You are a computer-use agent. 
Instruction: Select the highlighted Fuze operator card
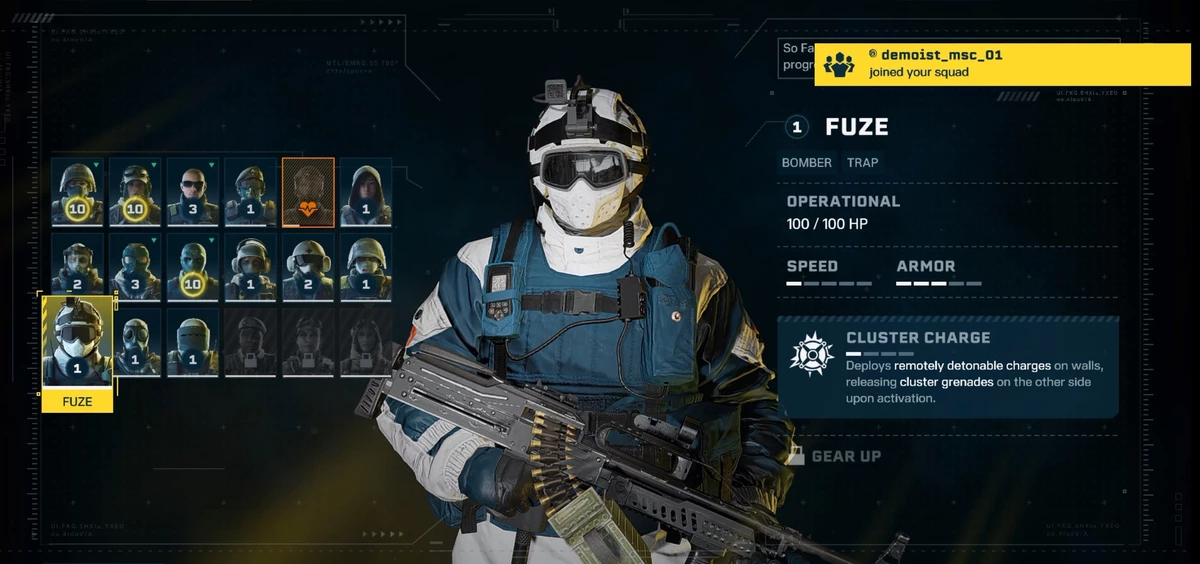coord(77,343)
